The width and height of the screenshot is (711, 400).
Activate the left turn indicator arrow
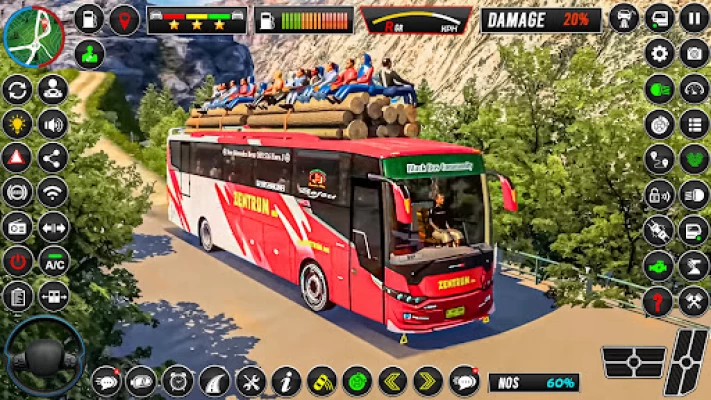tap(391, 380)
